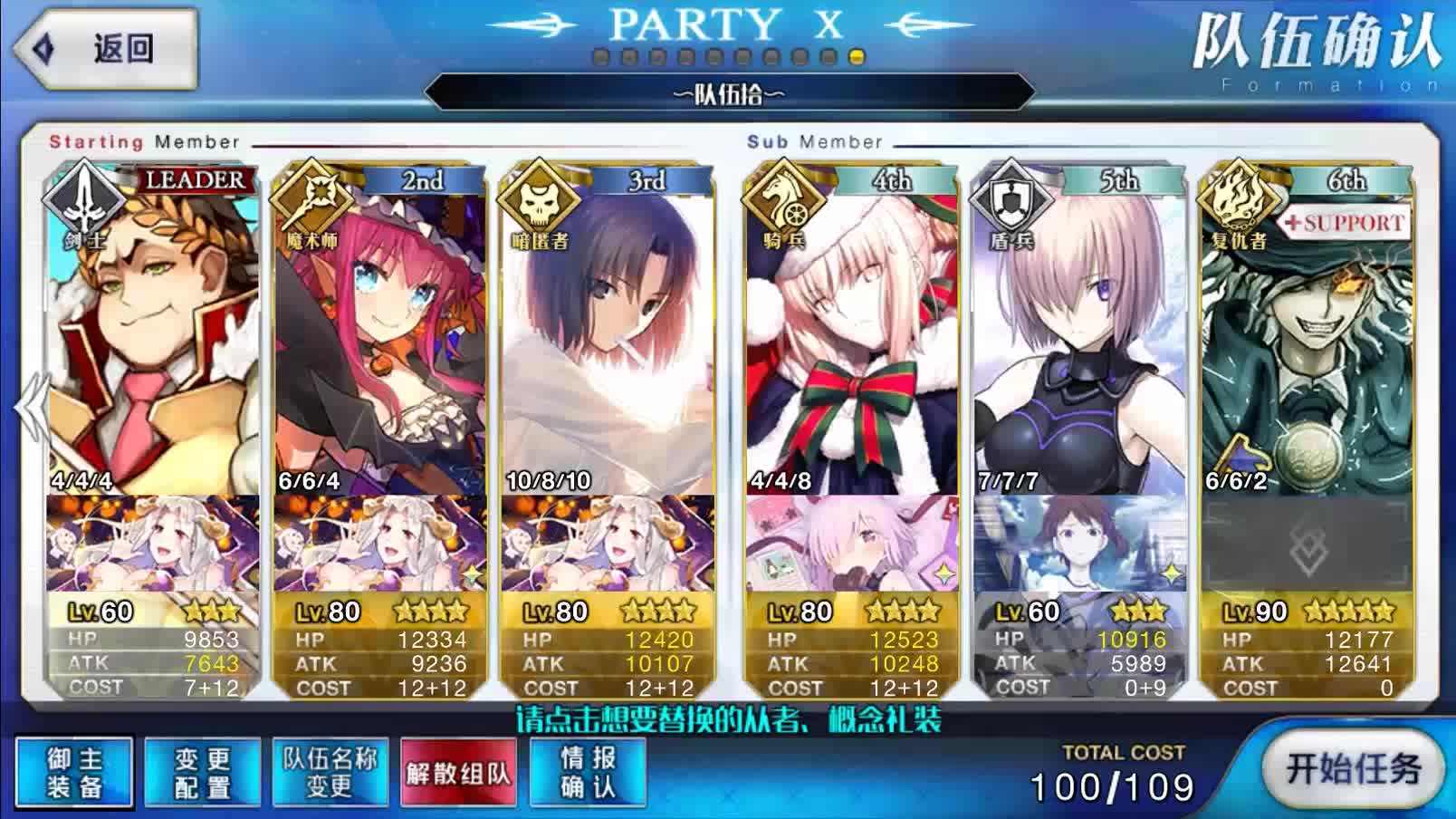Open 变更配置 to rearrange the party
This screenshot has height=819, width=1456.
coord(202,772)
